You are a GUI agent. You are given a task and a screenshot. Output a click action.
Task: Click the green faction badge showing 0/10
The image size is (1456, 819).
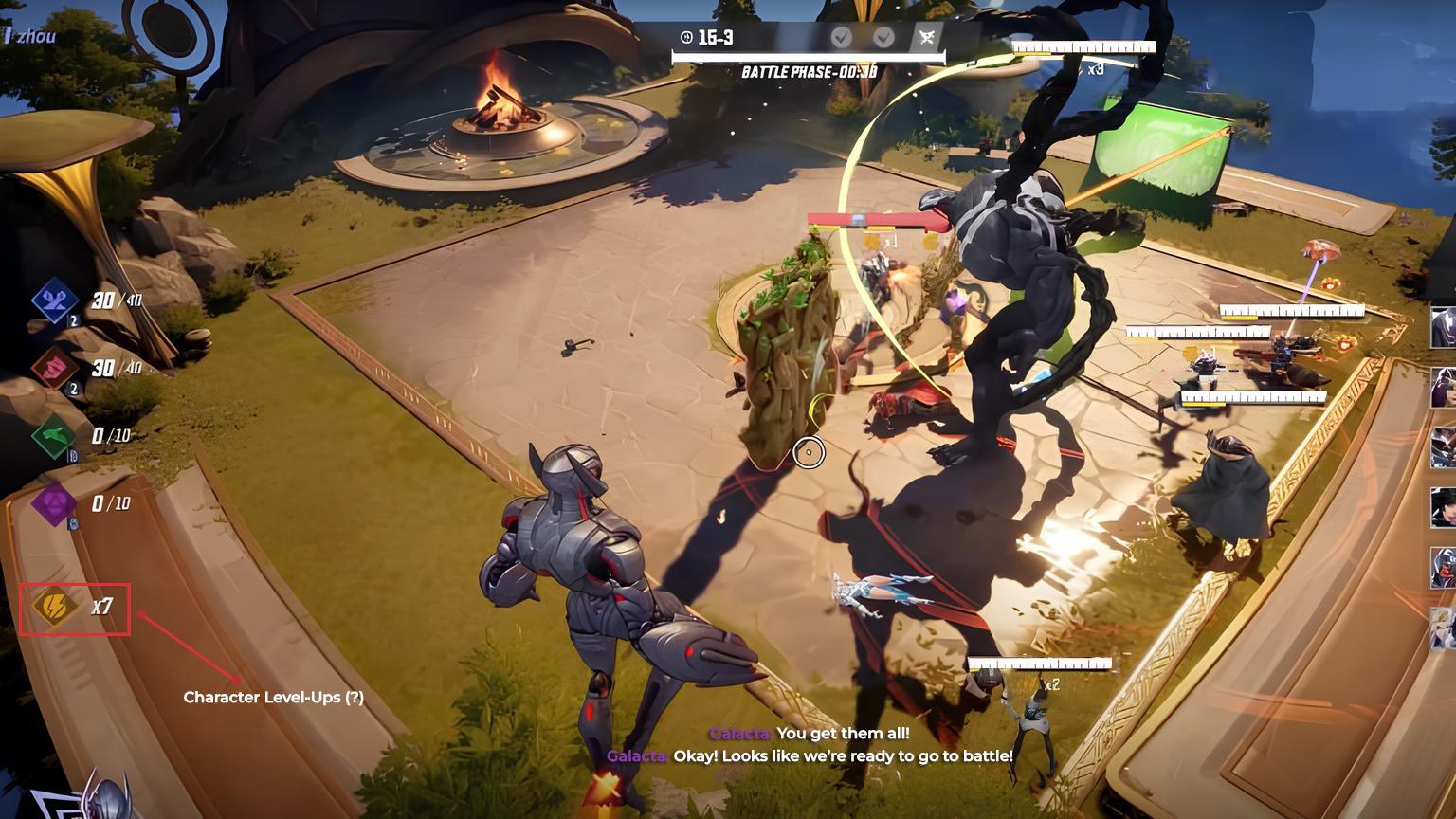click(56, 435)
